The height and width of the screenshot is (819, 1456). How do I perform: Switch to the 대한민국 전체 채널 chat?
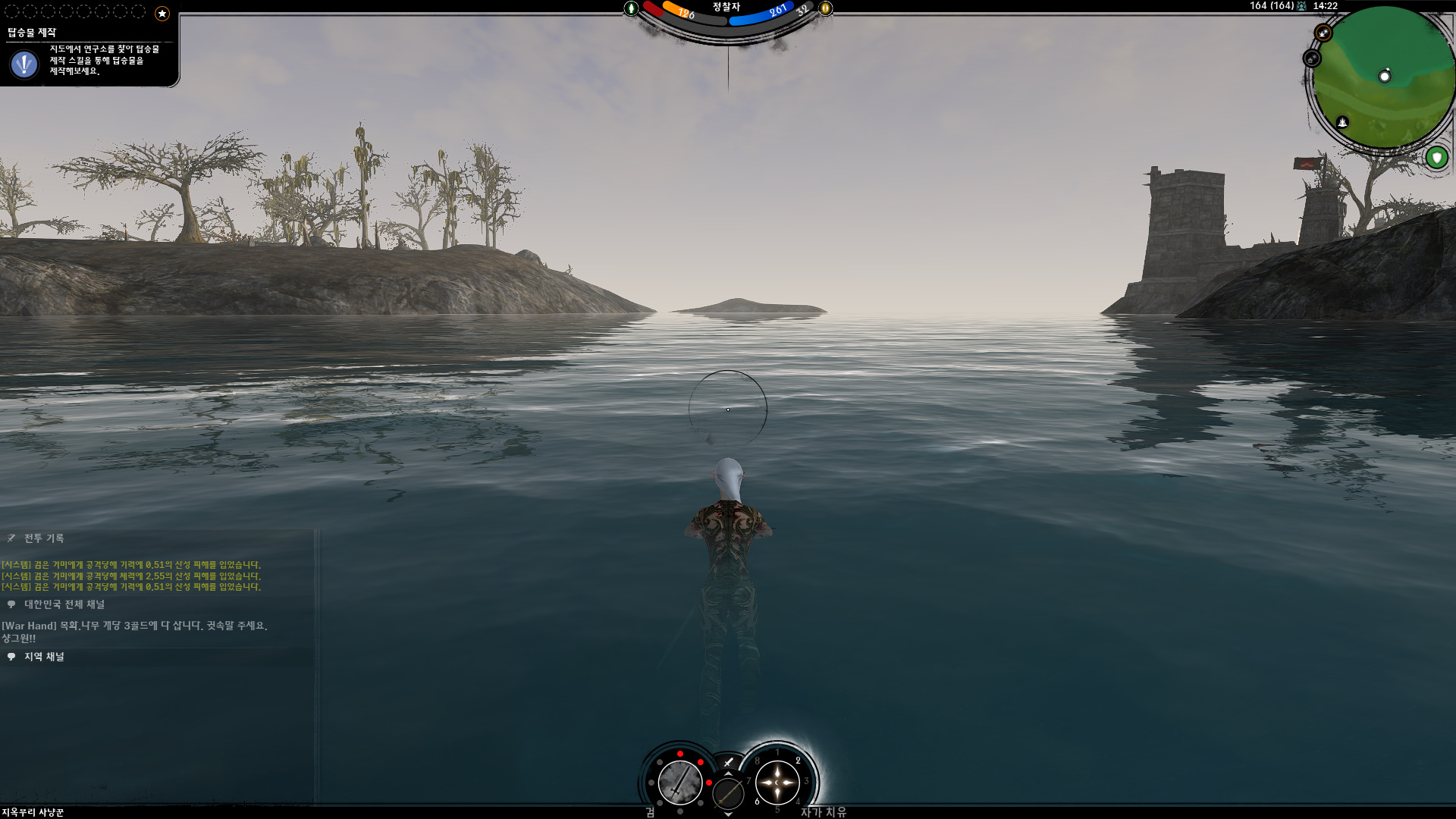[x=64, y=604]
